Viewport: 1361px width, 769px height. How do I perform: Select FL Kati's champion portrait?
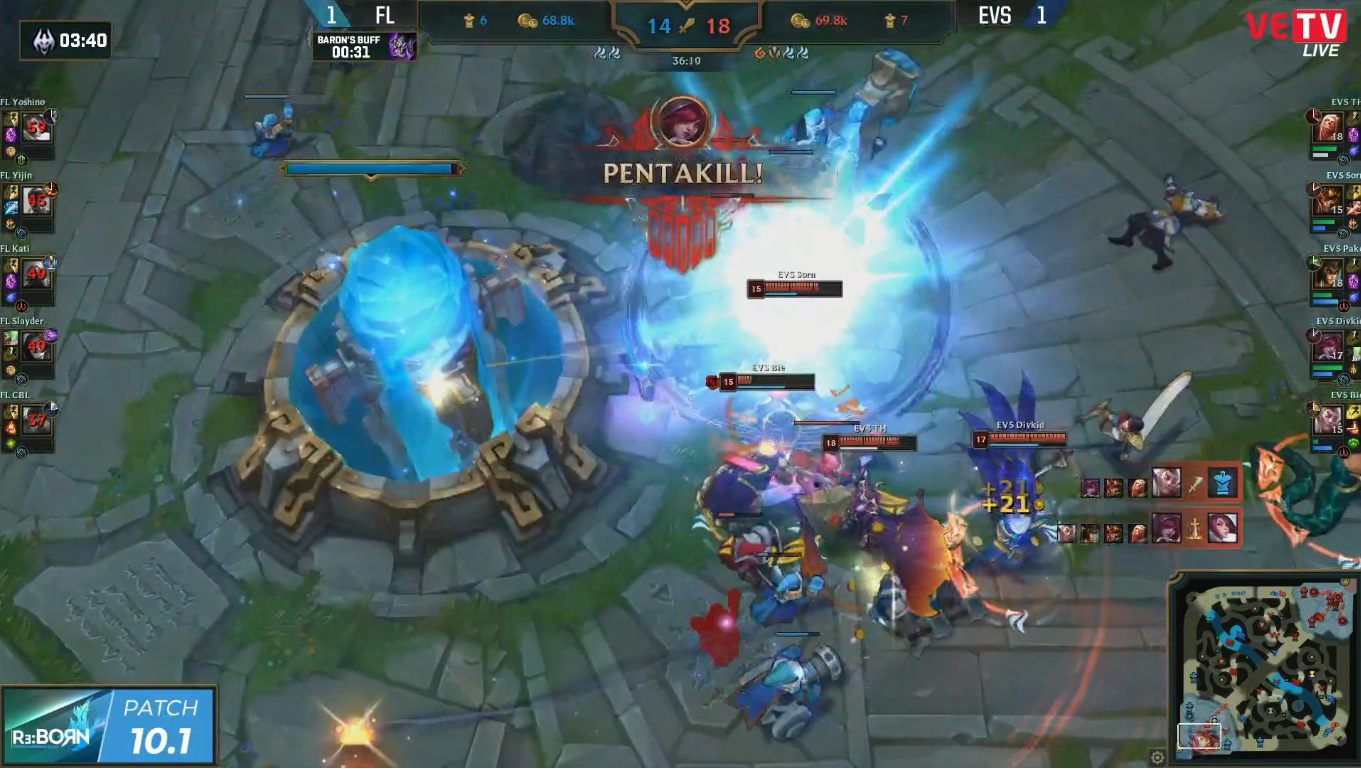[37, 273]
